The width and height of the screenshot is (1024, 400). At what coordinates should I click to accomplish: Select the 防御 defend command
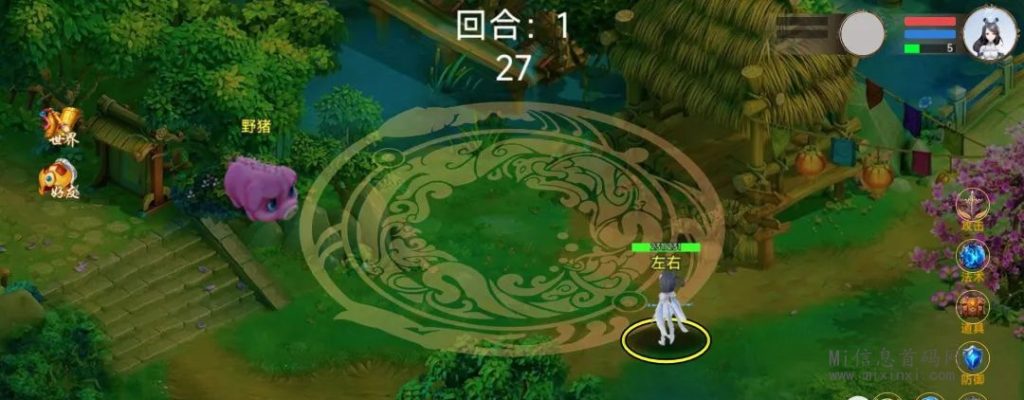coord(970,358)
